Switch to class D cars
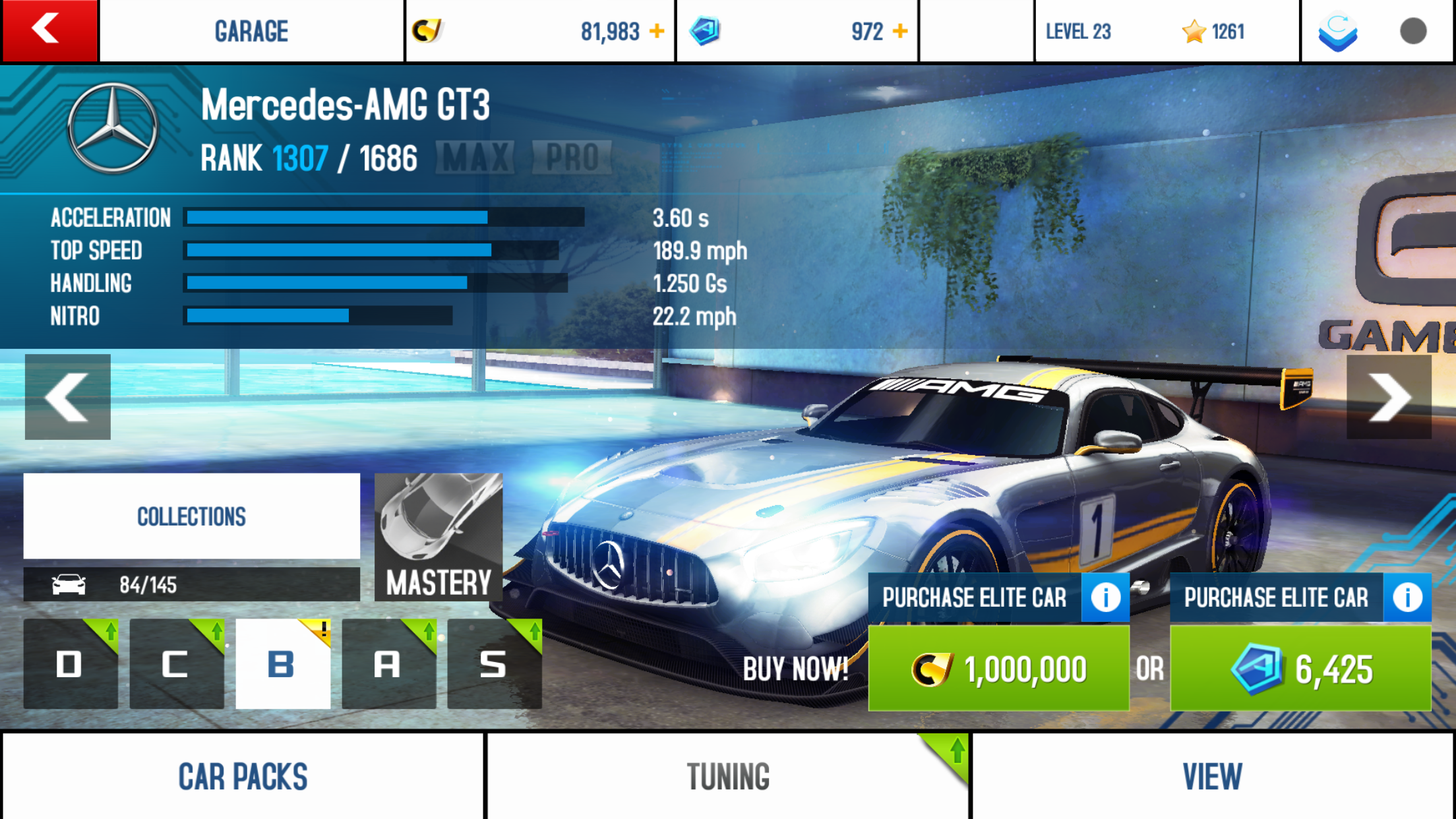The height and width of the screenshot is (819, 1456). click(71, 664)
